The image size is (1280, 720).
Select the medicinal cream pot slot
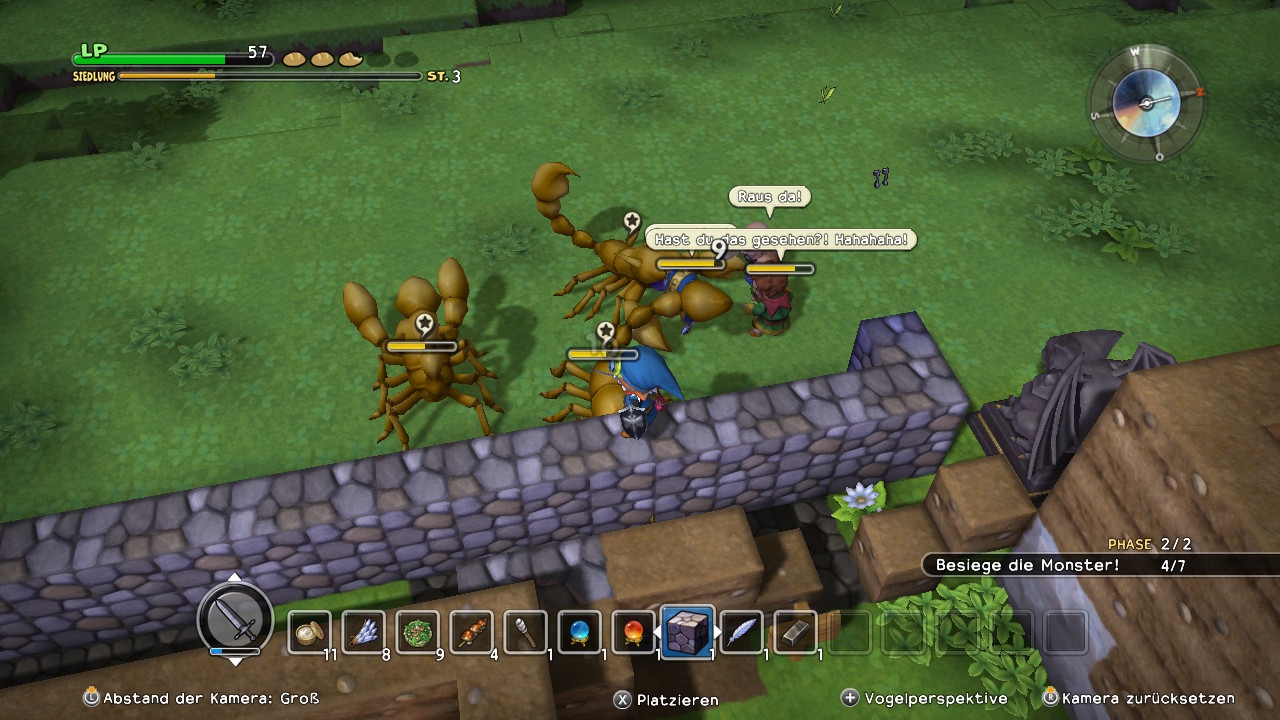[x=310, y=632]
